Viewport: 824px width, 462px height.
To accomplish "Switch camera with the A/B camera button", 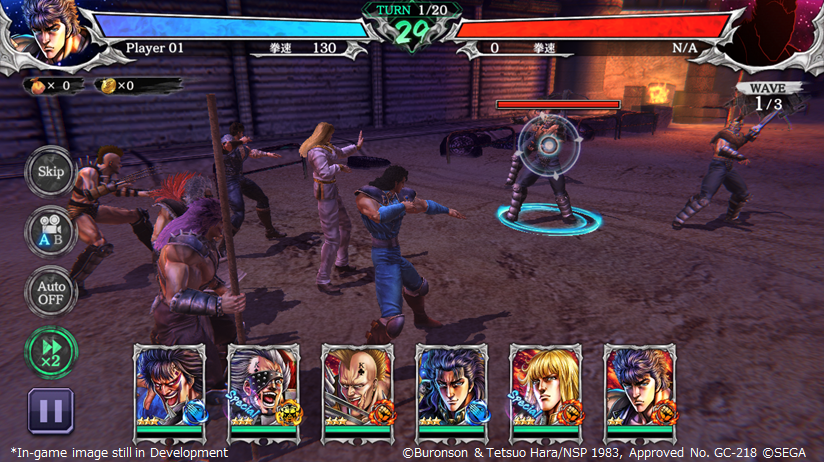I will pos(50,232).
